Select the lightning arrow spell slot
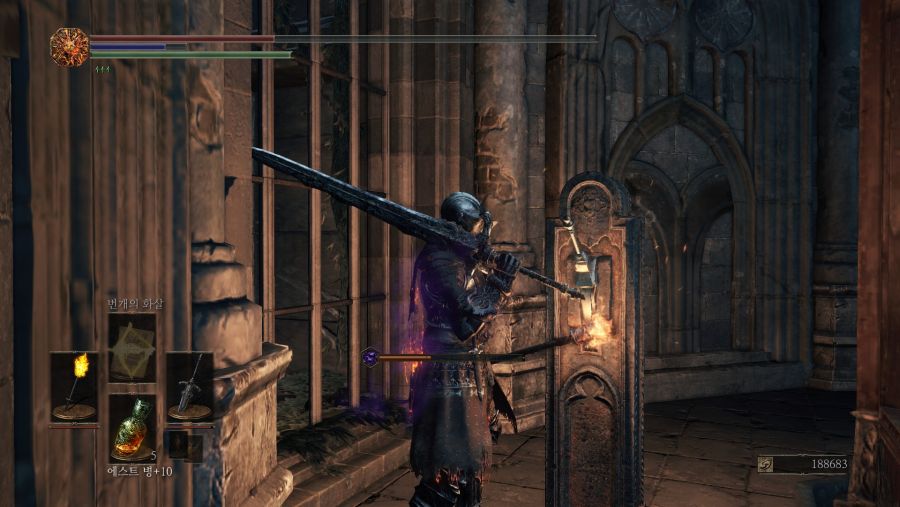900x507 pixels. [x=132, y=347]
